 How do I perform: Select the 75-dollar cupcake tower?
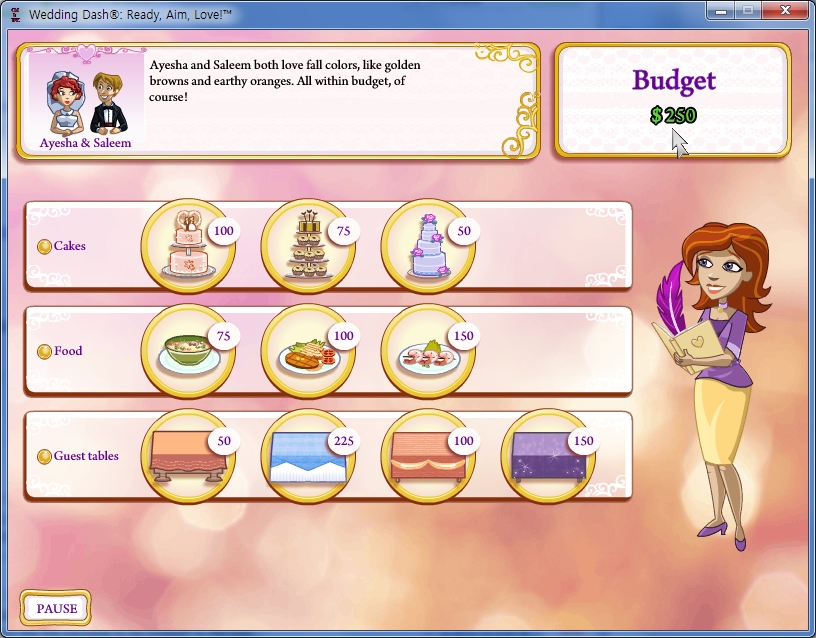pyautogui.click(x=307, y=246)
